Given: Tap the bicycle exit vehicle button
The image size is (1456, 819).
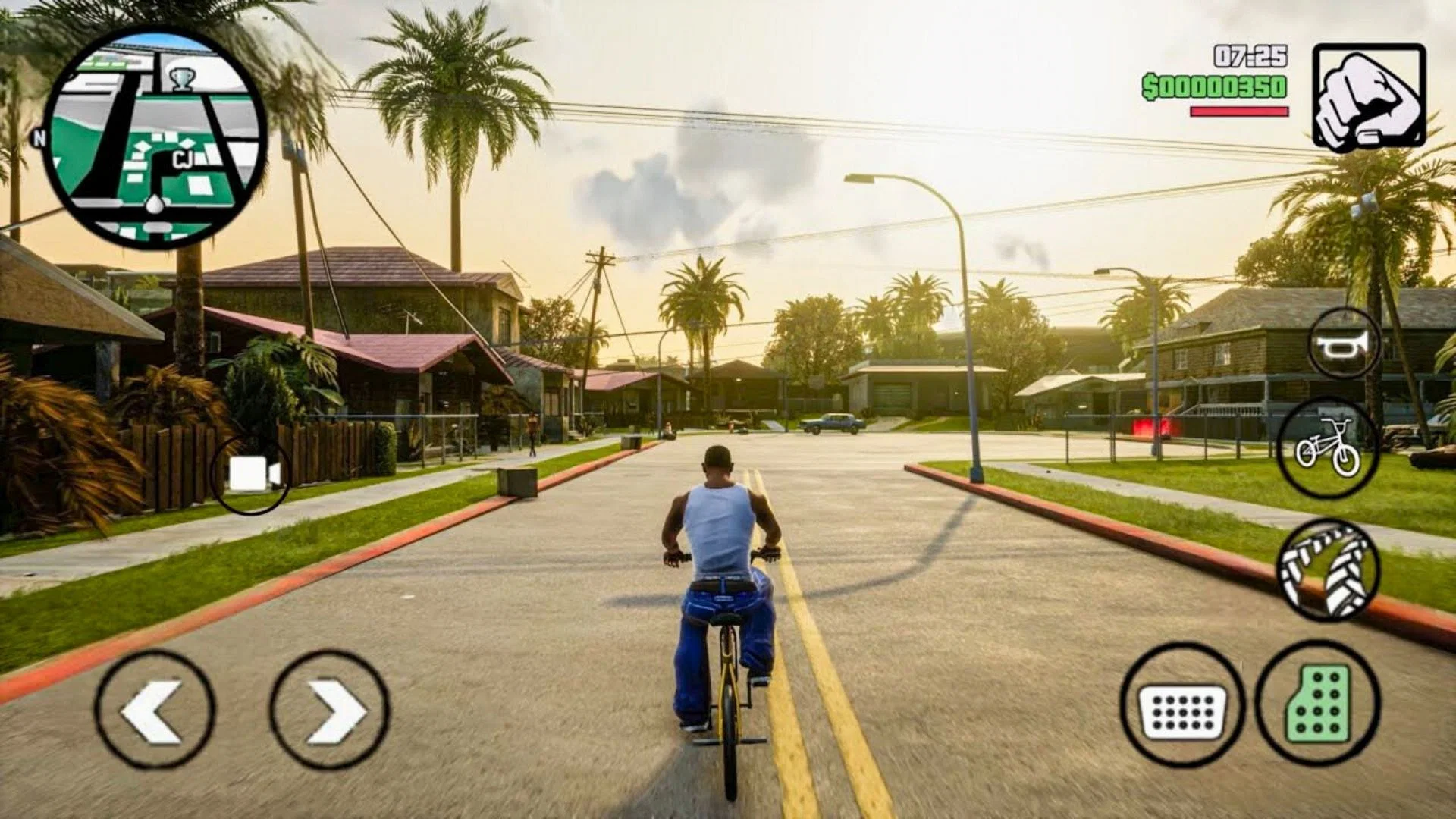Looking at the screenshot, I should pyautogui.click(x=1327, y=448).
